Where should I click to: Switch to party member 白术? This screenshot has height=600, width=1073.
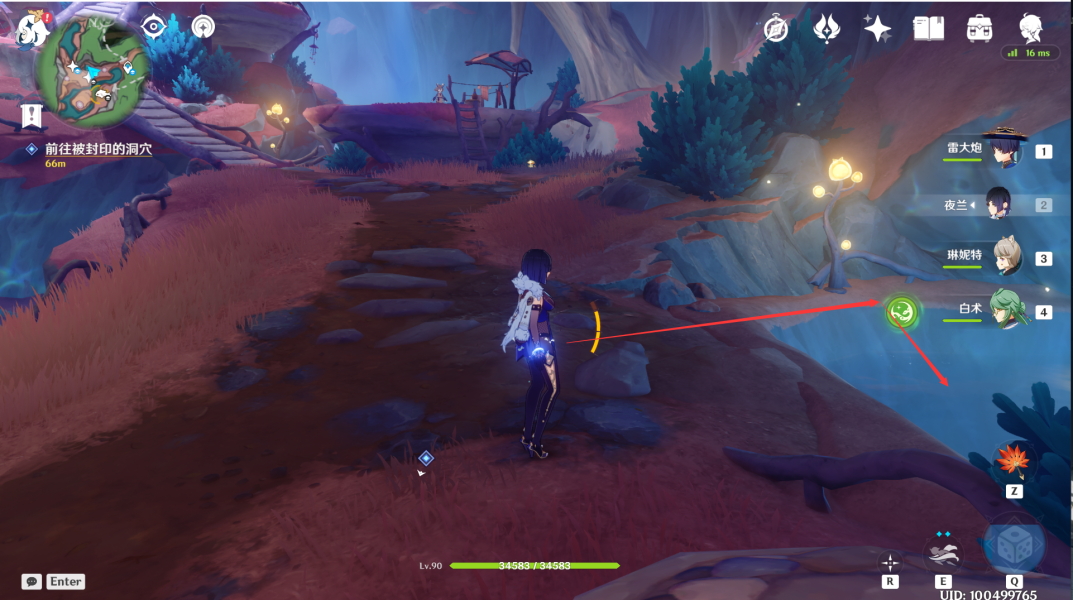tap(1006, 310)
